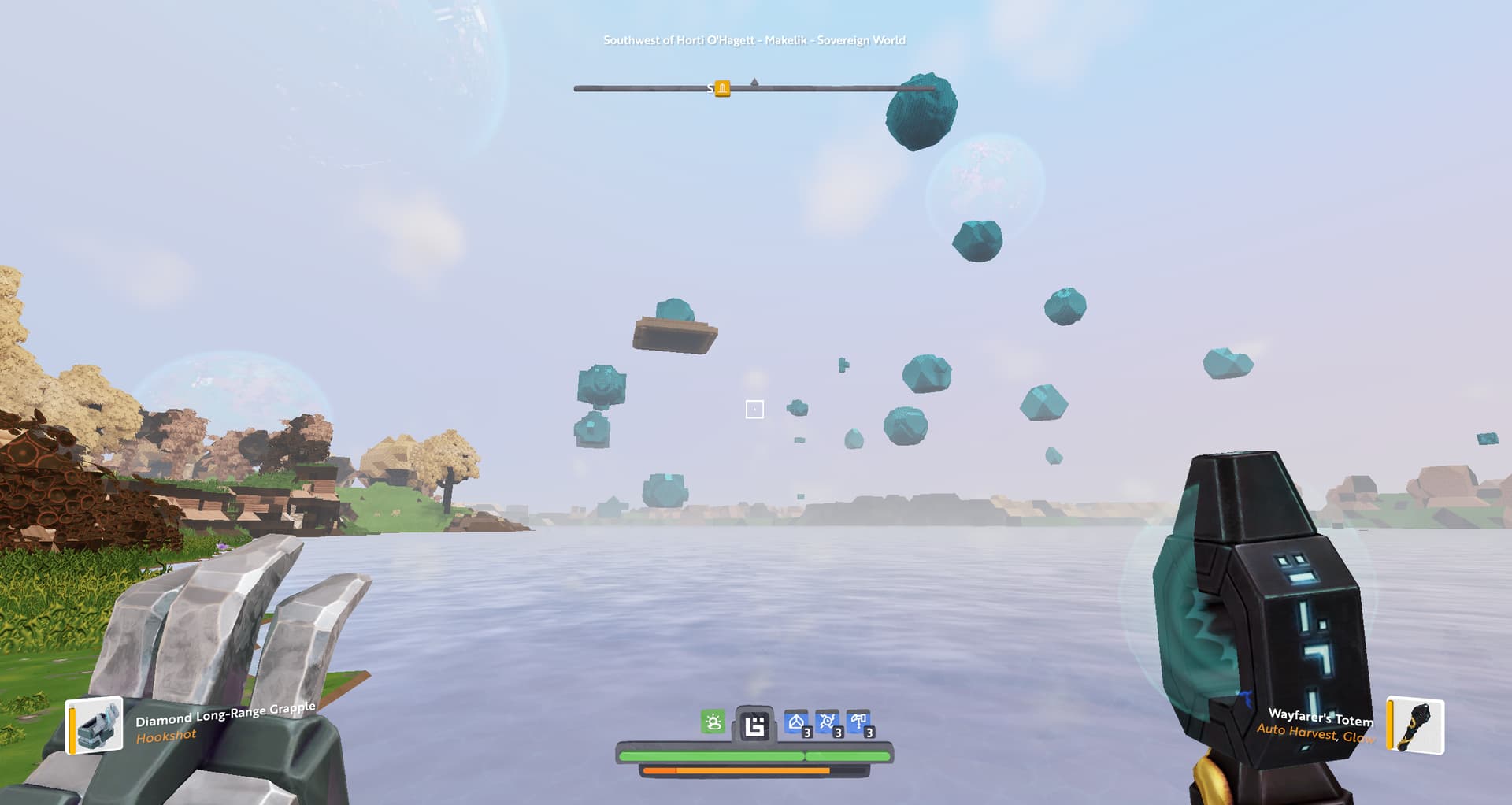Click the green sun-and-person buff icon
This screenshot has height=805, width=1512.
(x=713, y=722)
